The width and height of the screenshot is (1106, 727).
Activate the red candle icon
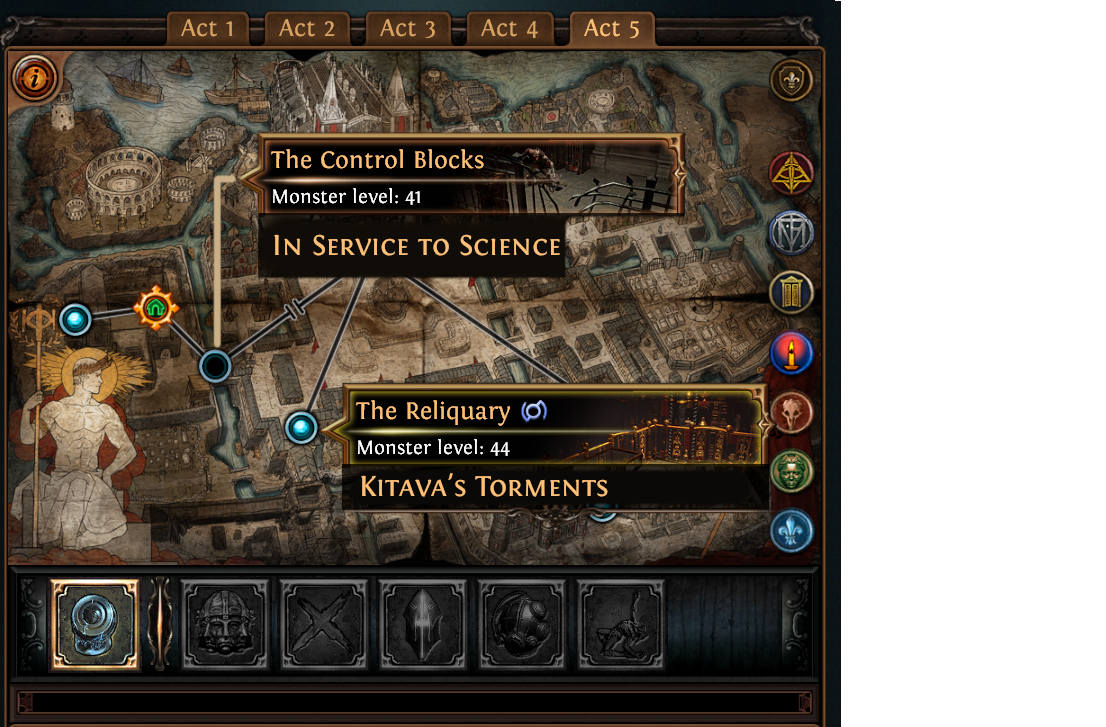pyautogui.click(x=791, y=353)
